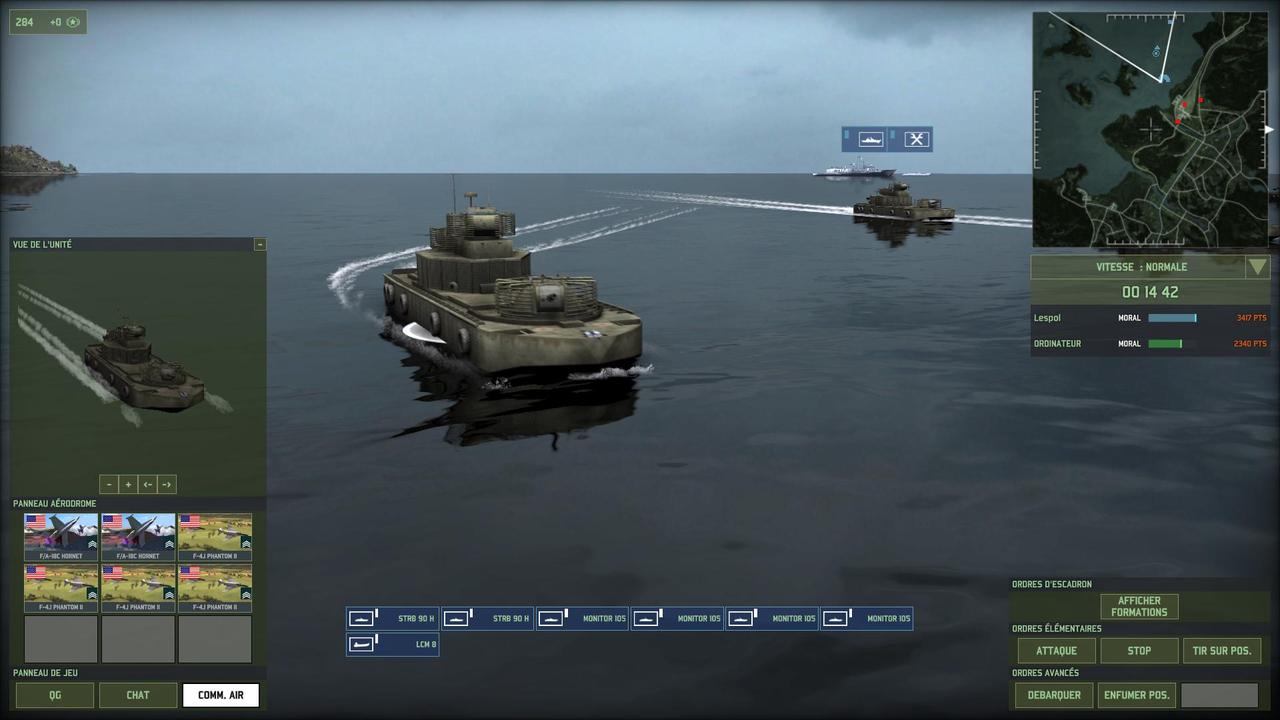1280x720 pixels.
Task: Choose the Tir Sur Pos. order
Action: [x=1222, y=651]
